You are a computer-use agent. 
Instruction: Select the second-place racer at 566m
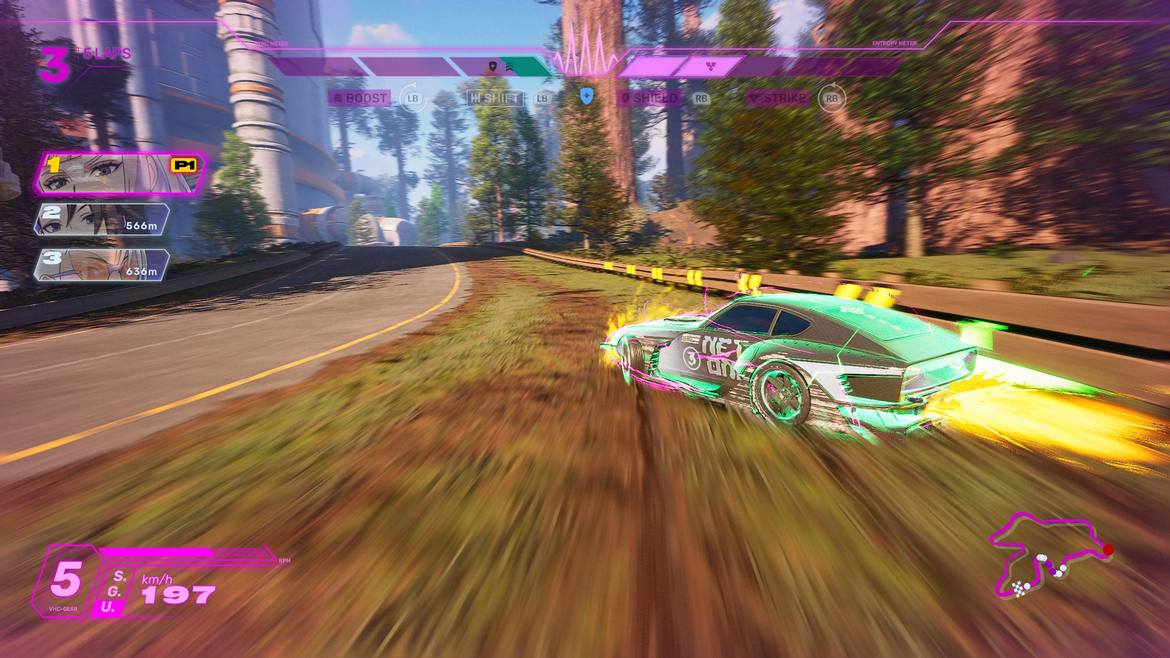pos(102,219)
